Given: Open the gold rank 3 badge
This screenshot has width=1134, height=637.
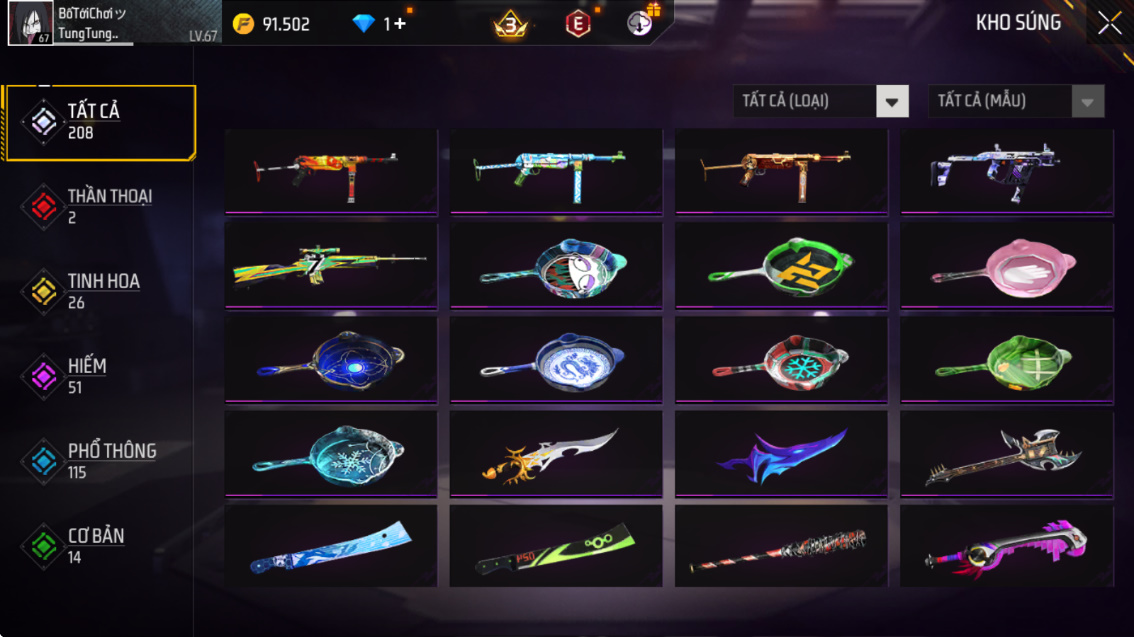Looking at the screenshot, I should (511, 24).
